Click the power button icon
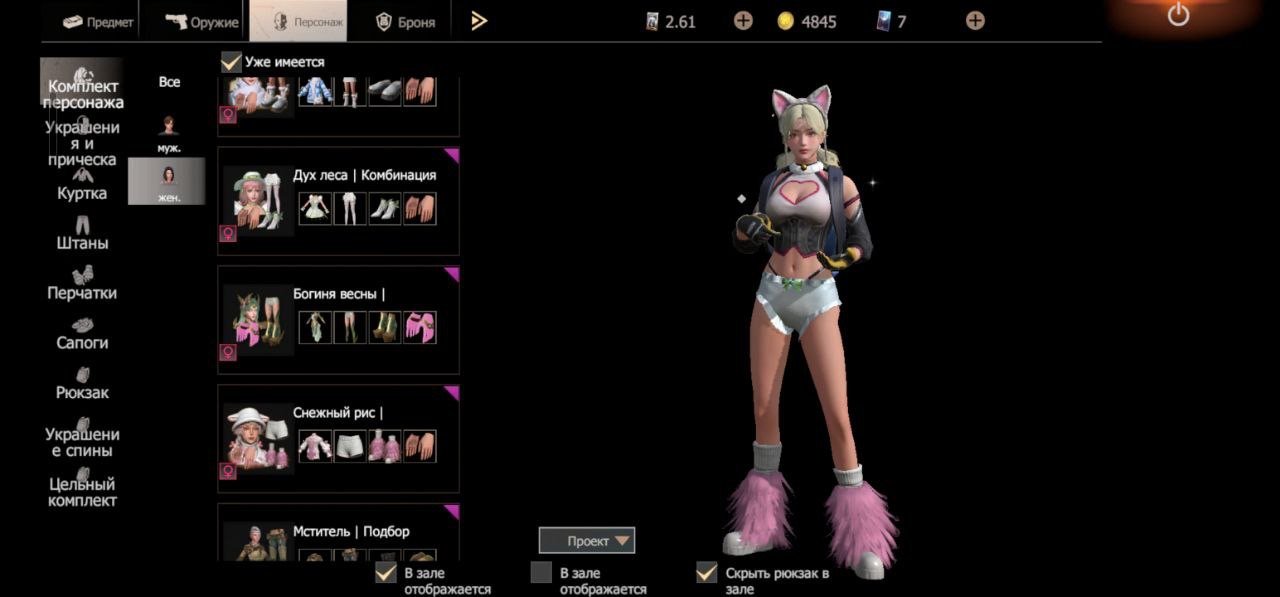This screenshot has width=1280, height=597. pyautogui.click(x=1178, y=15)
